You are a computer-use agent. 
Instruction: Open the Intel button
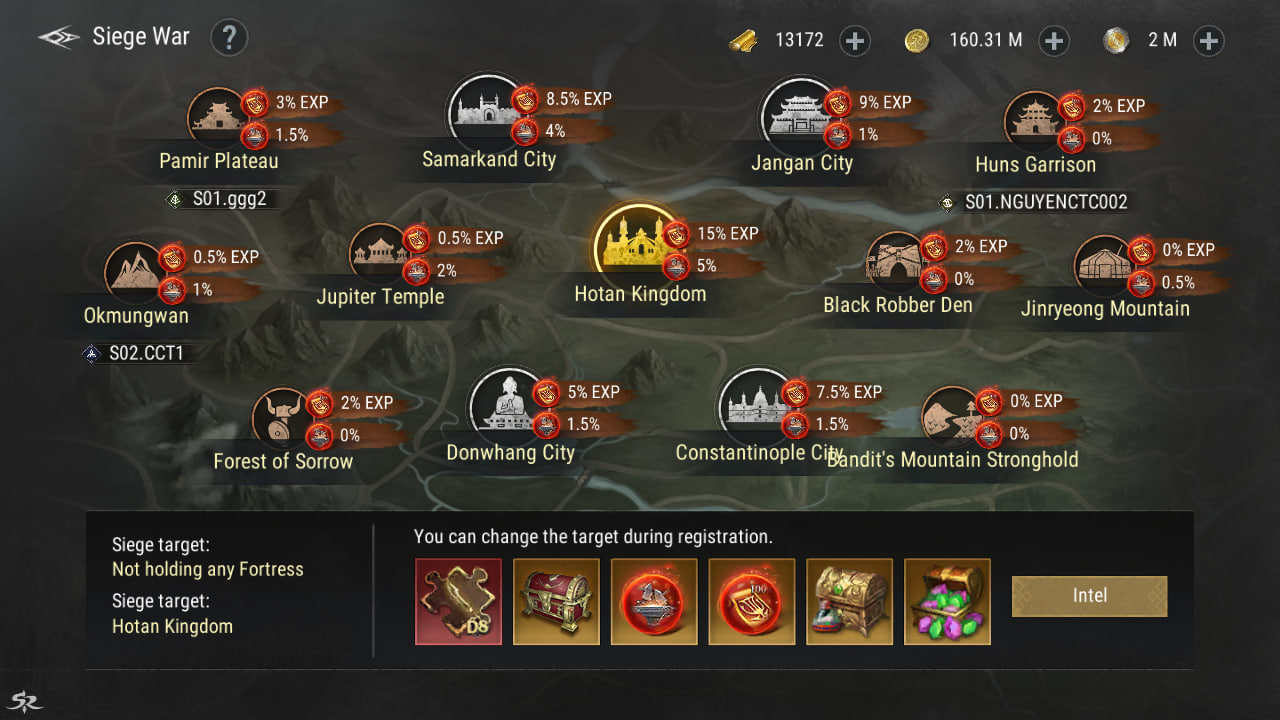[x=1089, y=596]
